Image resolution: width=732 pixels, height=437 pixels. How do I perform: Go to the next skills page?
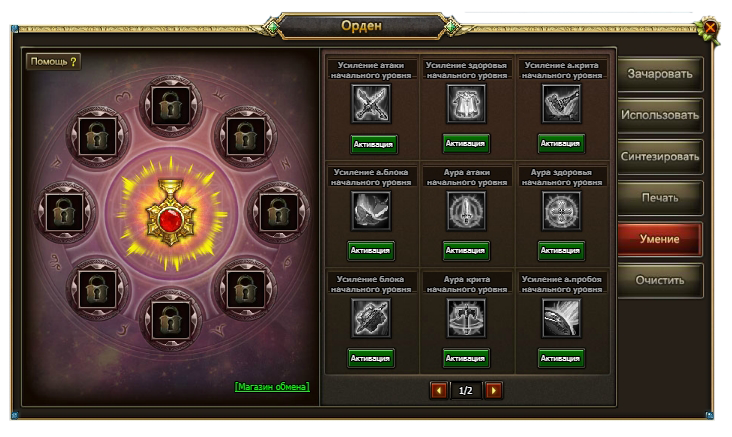(x=493, y=390)
